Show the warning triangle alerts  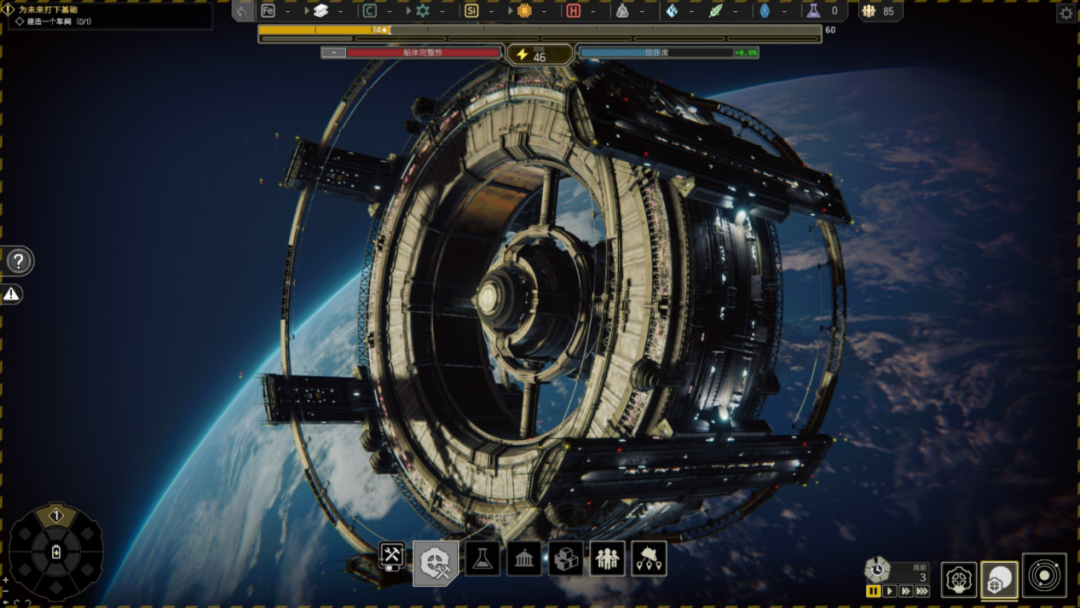[x=11, y=294]
